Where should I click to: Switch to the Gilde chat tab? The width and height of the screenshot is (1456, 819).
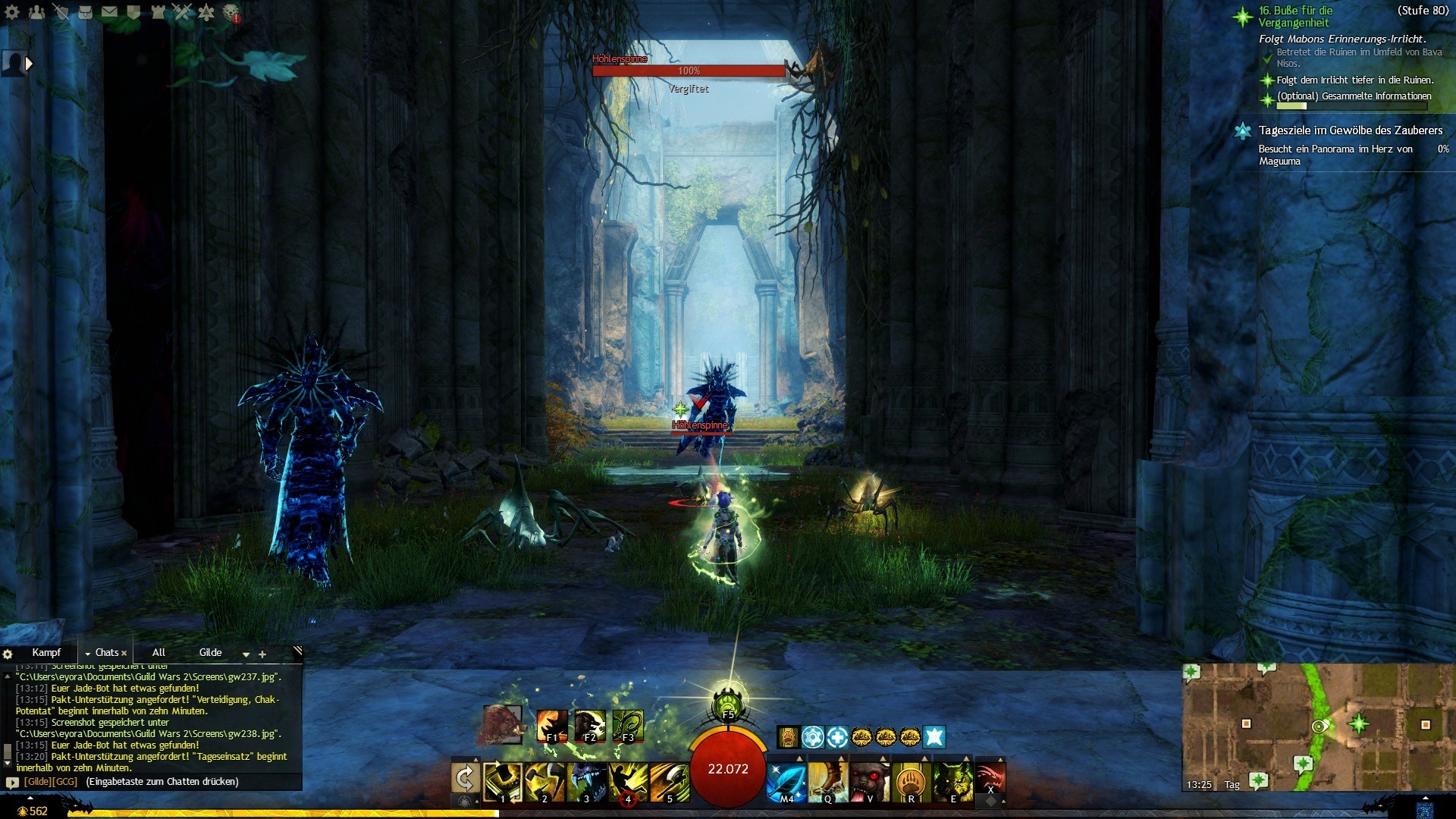coord(210,653)
